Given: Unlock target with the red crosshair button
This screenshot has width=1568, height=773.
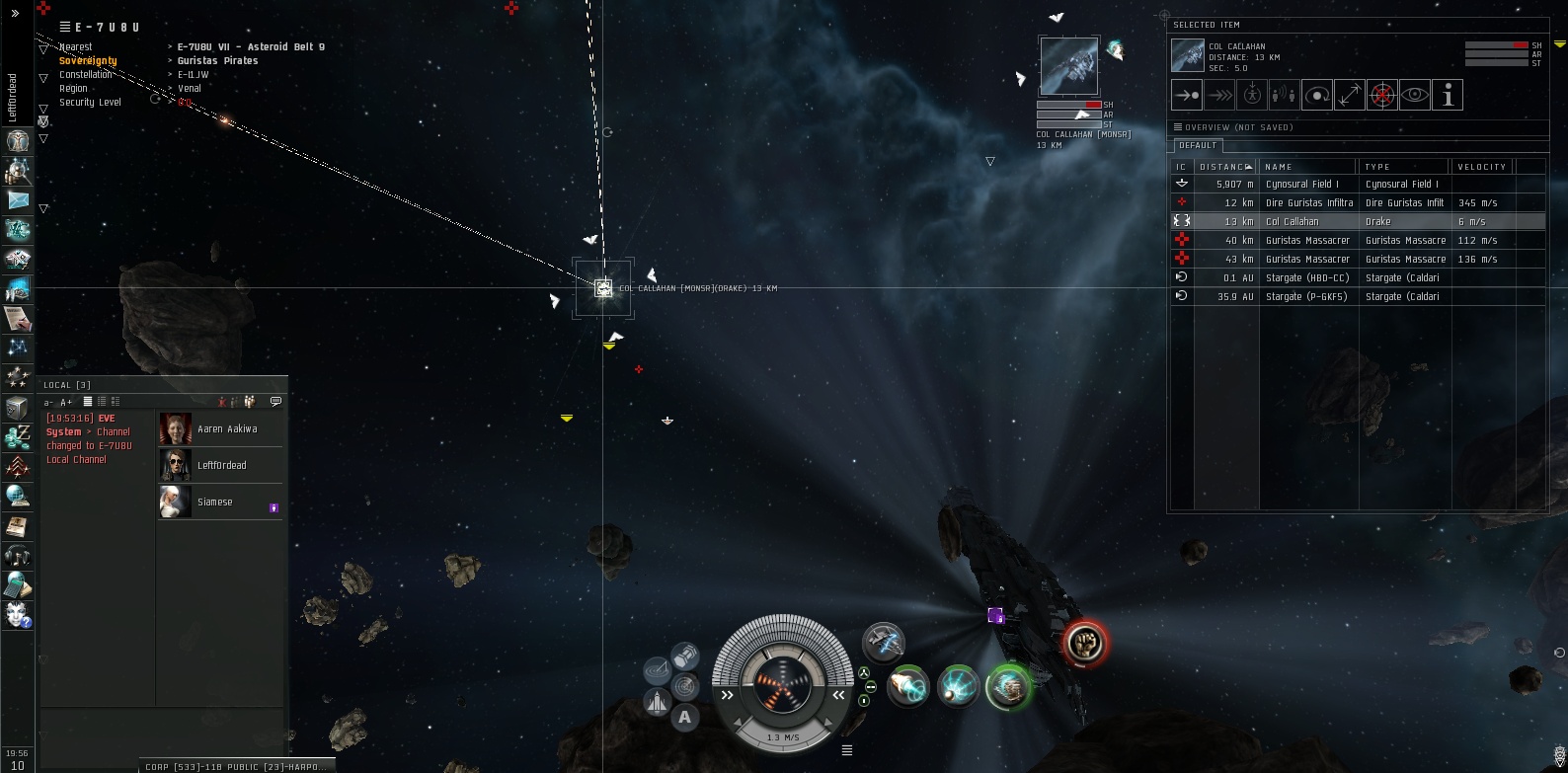Looking at the screenshot, I should (1382, 95).
